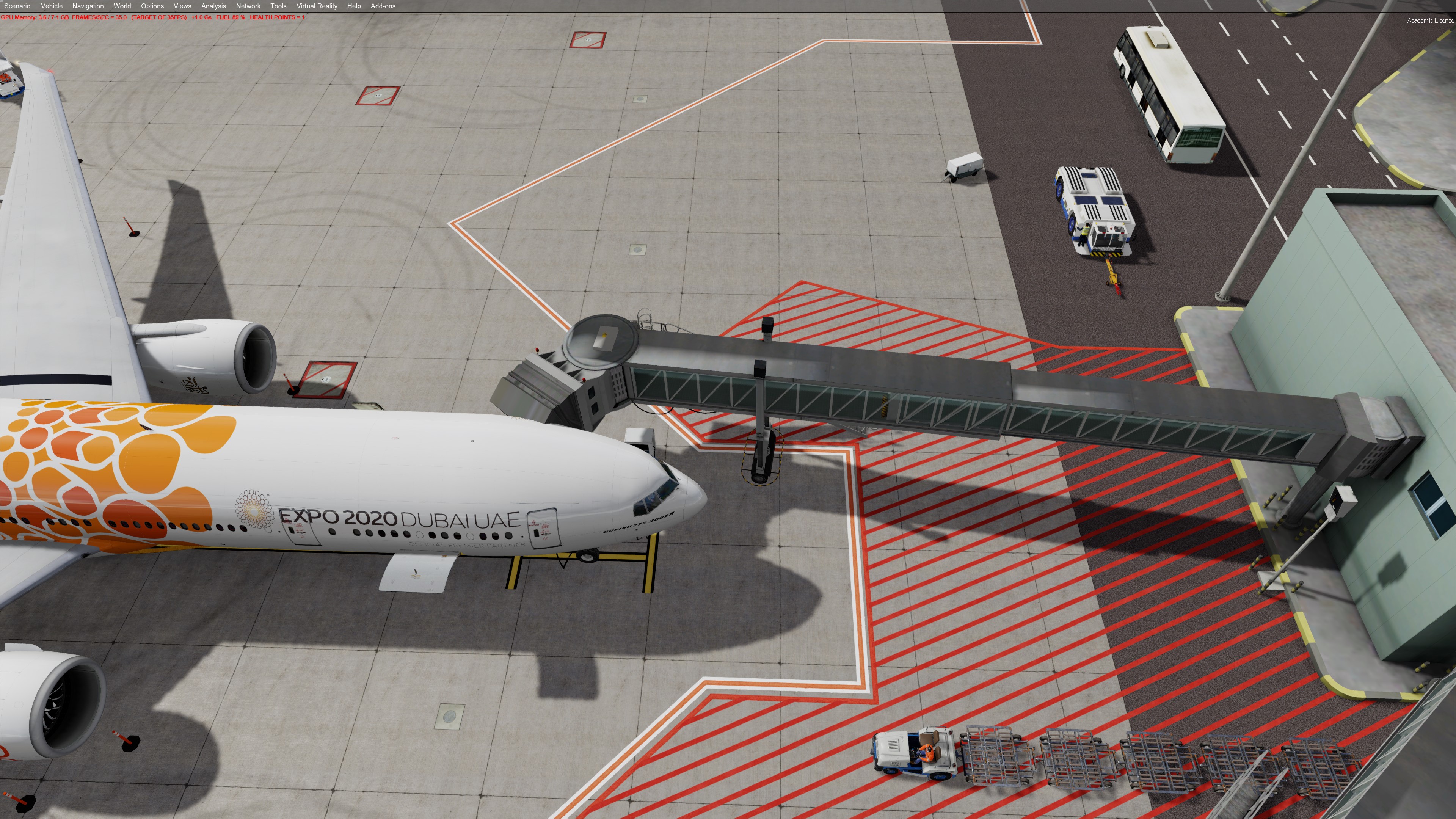Open the Analysis menu
Viewport: 1456px width, 819px height.
click(x=213, y=6)
